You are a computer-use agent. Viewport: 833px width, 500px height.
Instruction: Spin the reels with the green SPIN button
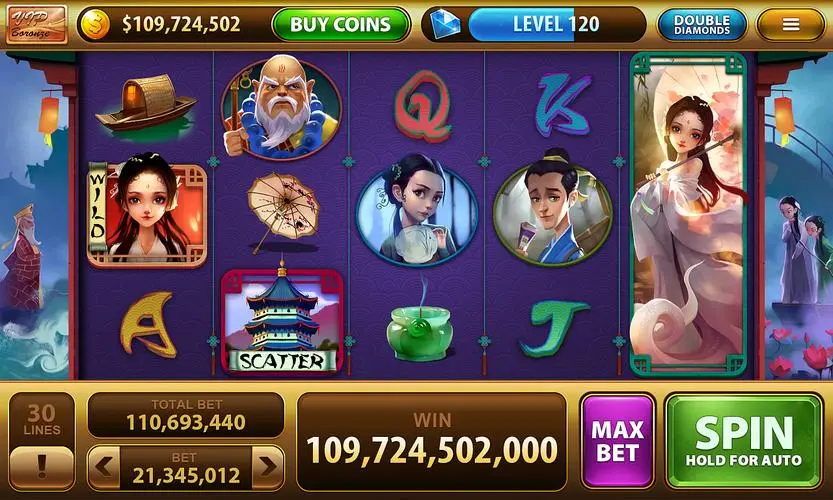(x=743, y=440)
